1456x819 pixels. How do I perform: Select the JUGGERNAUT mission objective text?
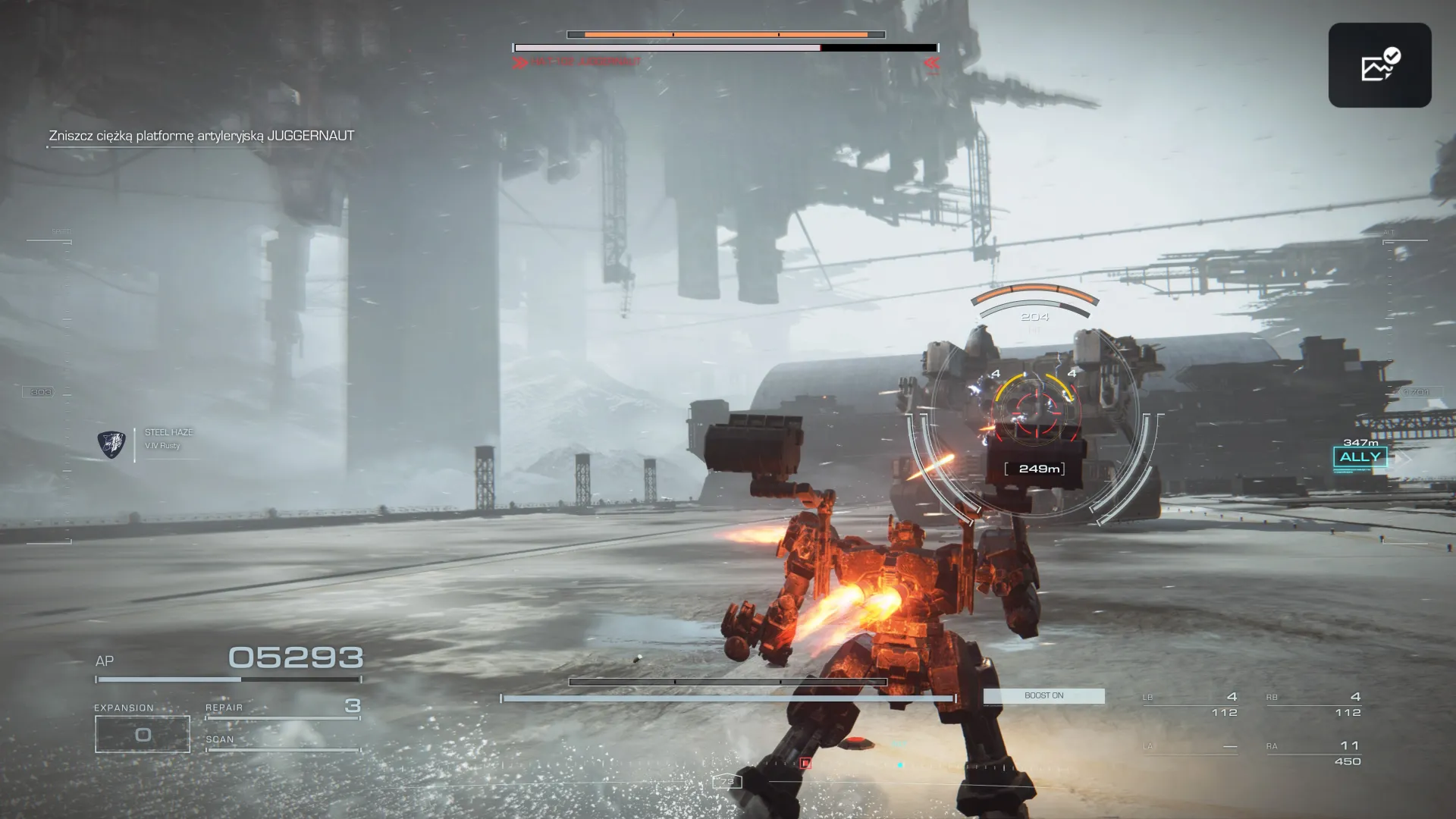pos(202,136)
